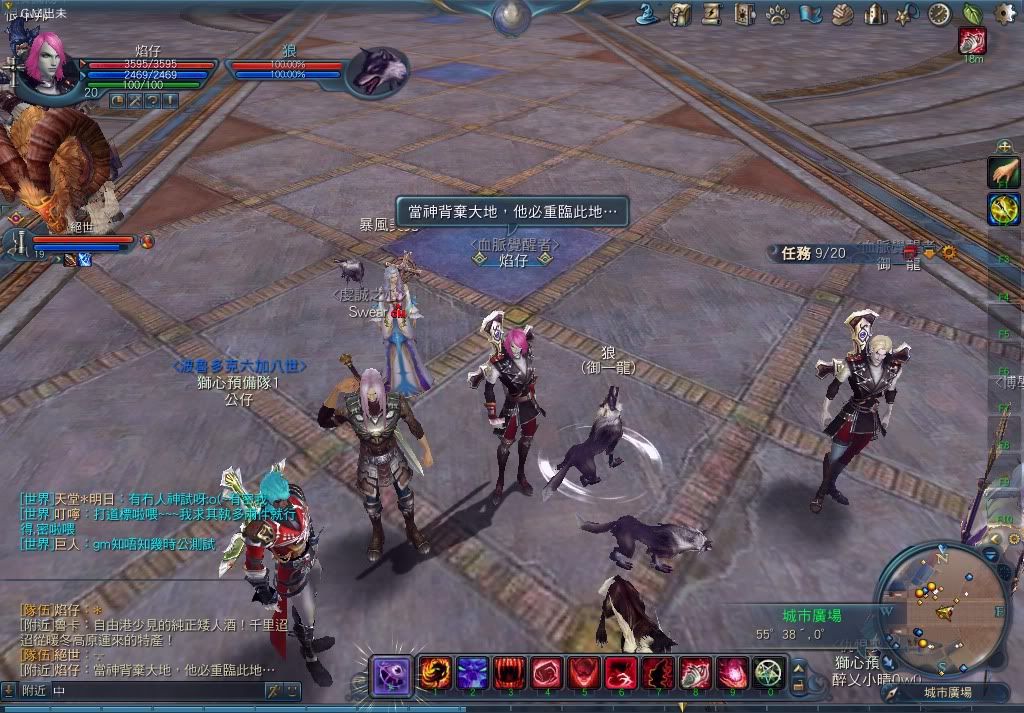The width and height of the screenshot is (1024, 713).
Task: Open the sun-emblem book icon
Action: click(745, 14)
